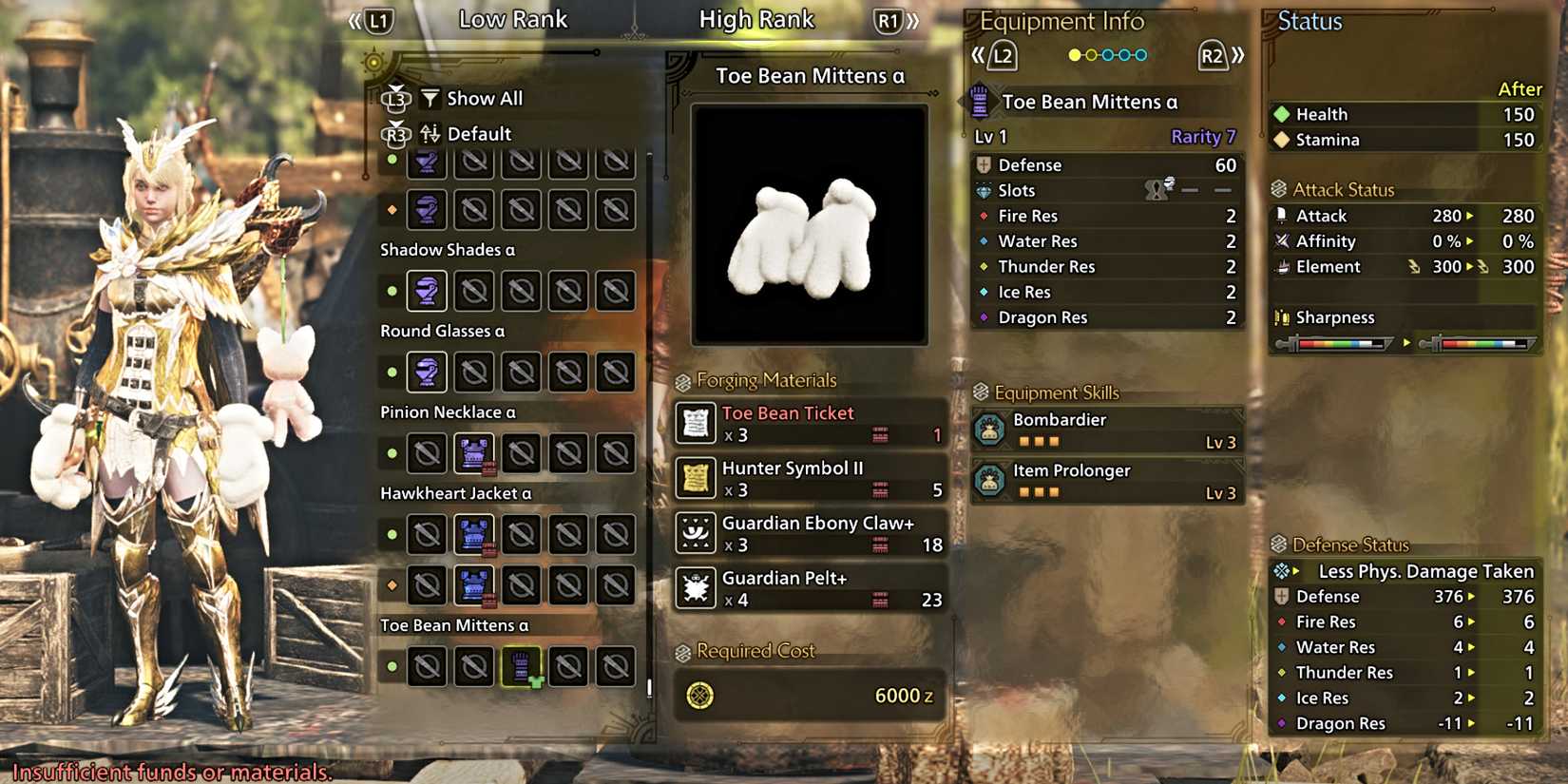1568x784 pixels.
Task: Select the Toe Bean Mittens α title header
Action: coord(808,76)
